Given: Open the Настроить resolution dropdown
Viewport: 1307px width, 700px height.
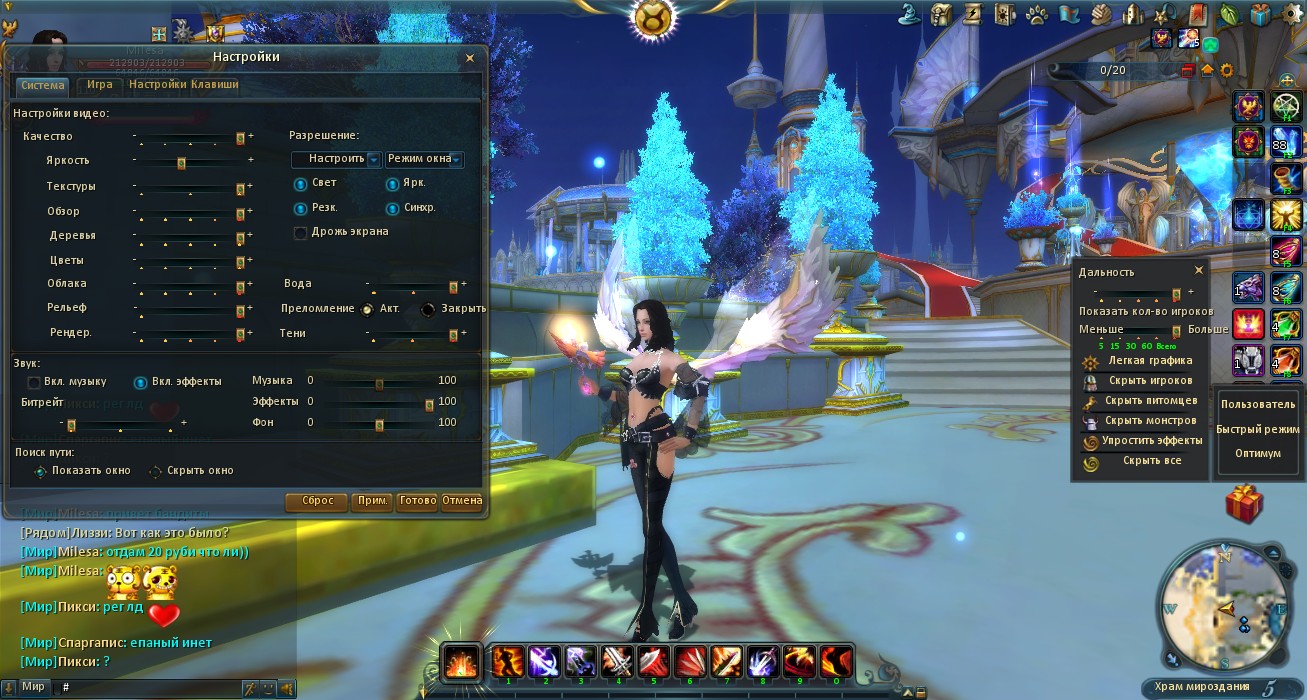Looking at the screenshot, I should [337, 159].
